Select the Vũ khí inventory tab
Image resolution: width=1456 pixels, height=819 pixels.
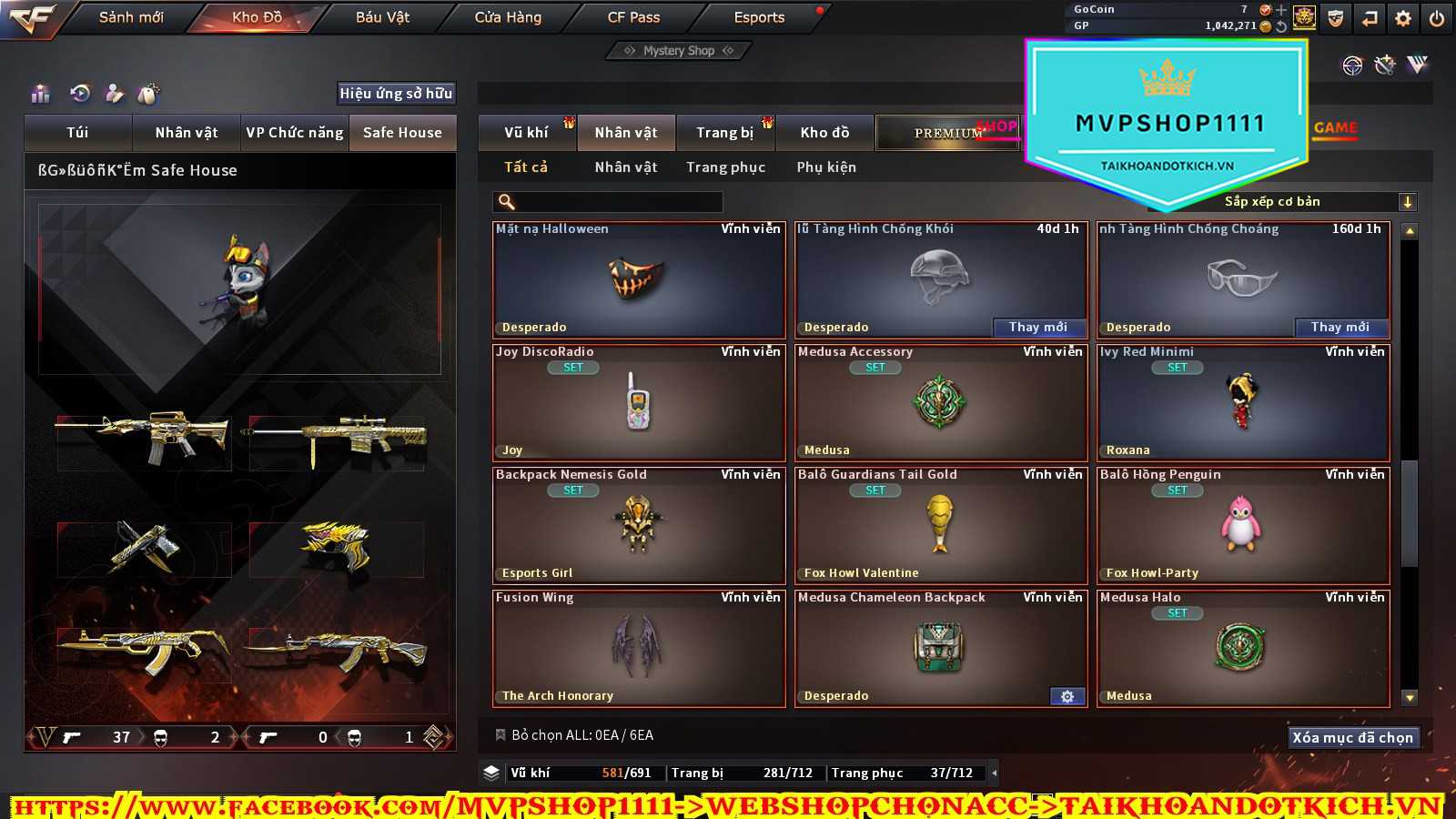pos(526,133)
